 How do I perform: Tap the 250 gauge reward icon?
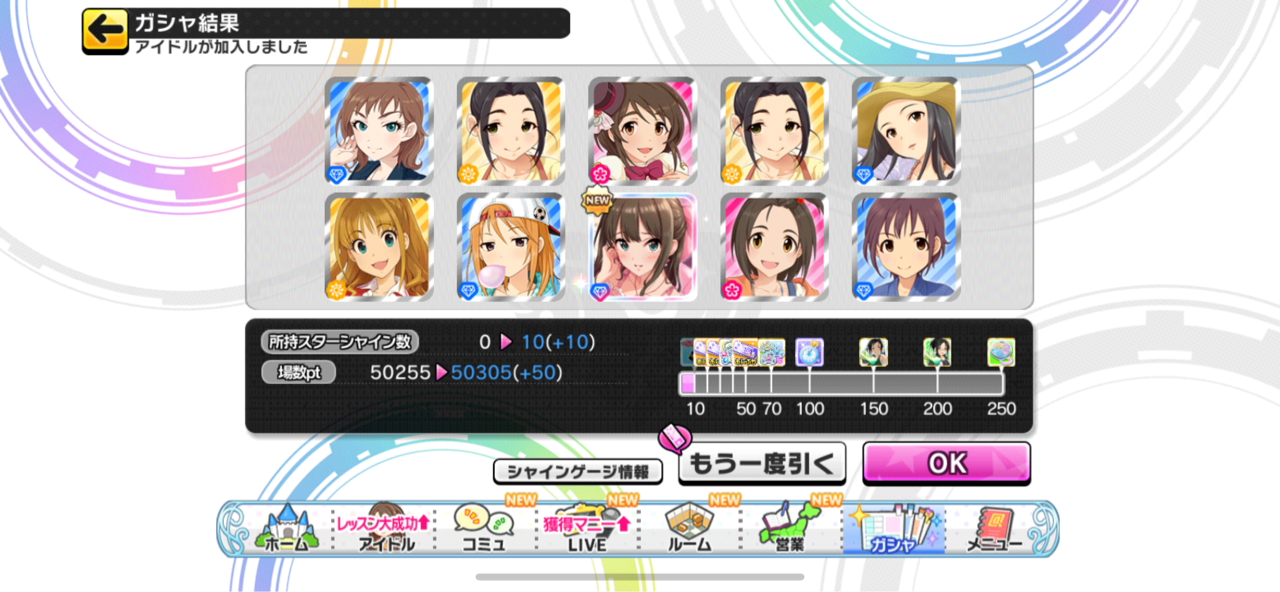[1001, 352]
